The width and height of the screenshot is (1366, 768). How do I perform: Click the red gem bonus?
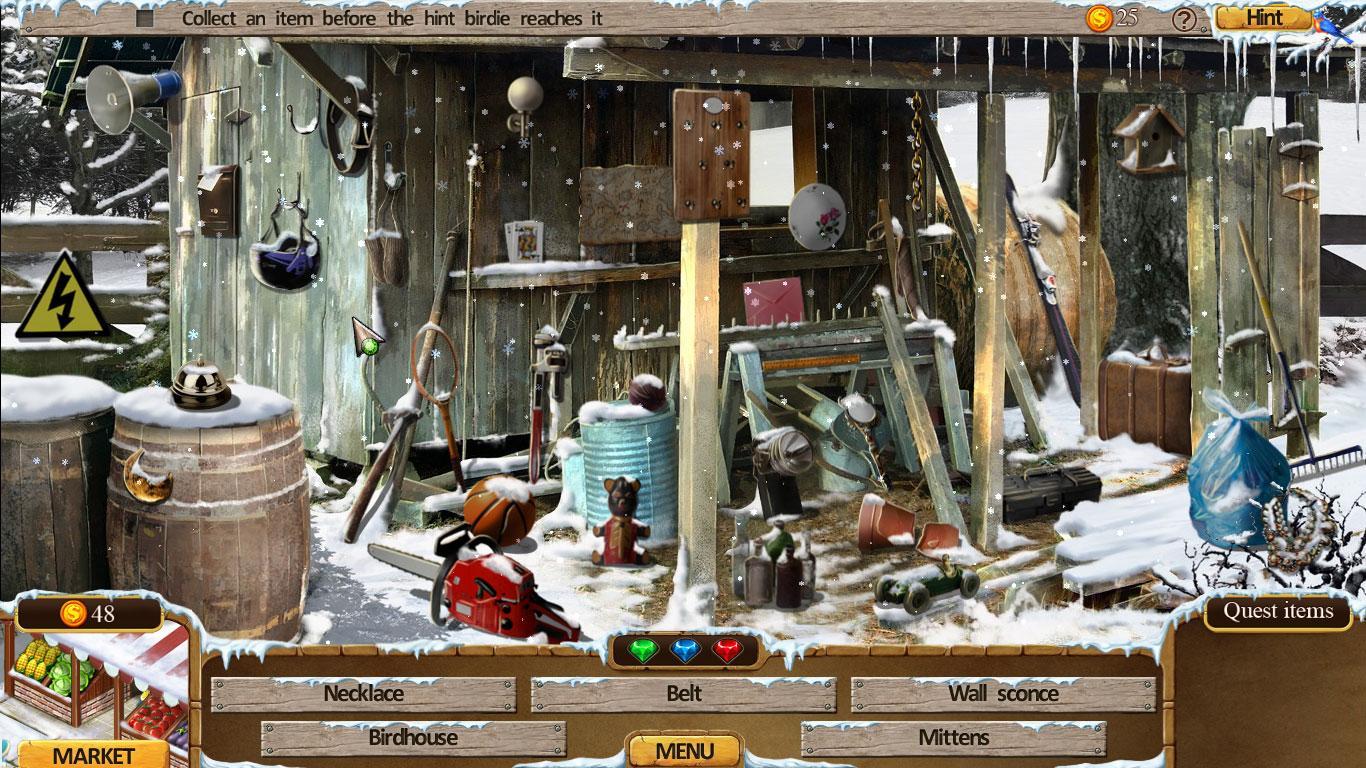pos(727,652)
